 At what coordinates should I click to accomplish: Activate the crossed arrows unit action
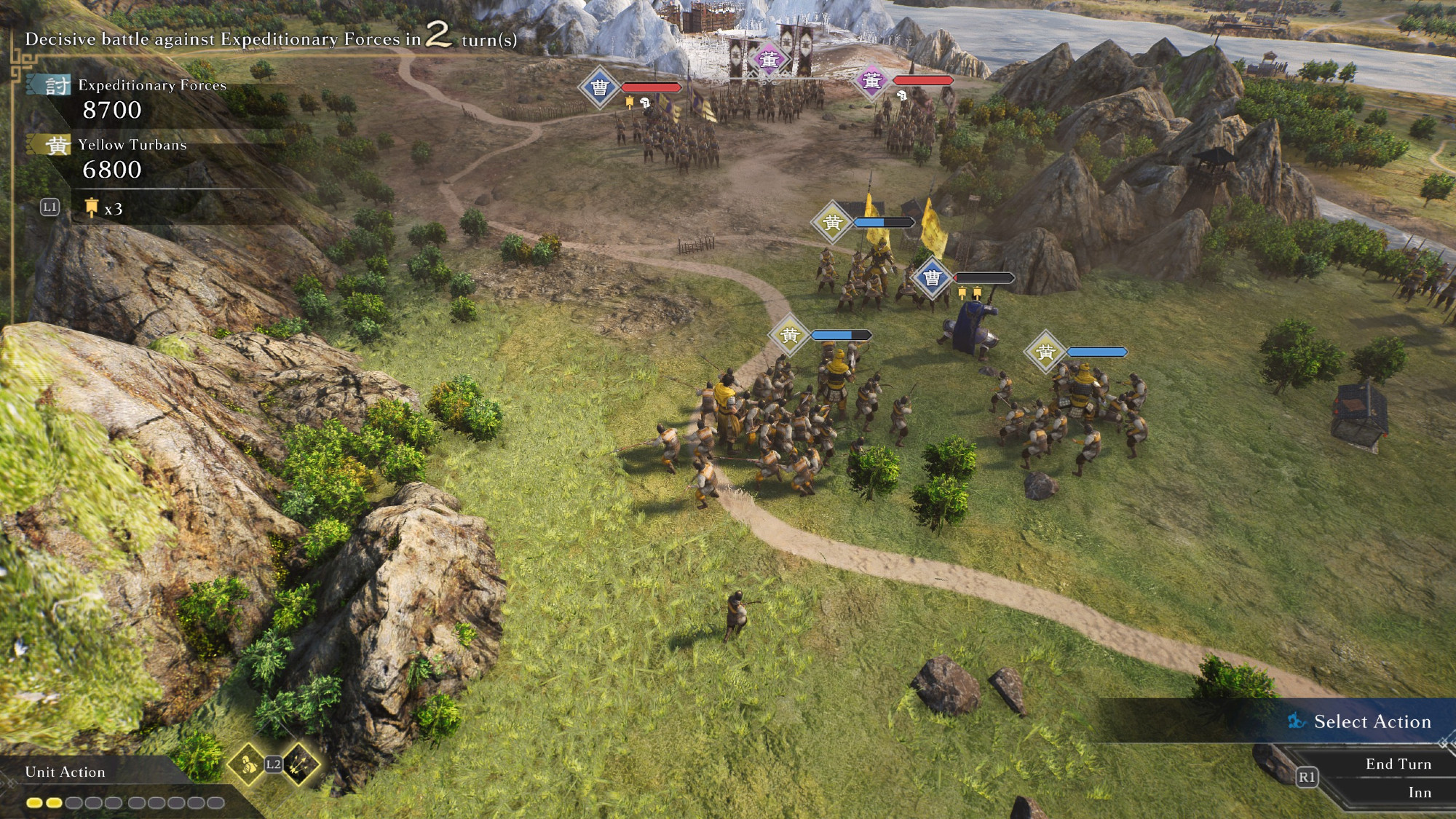pos(300,764)
